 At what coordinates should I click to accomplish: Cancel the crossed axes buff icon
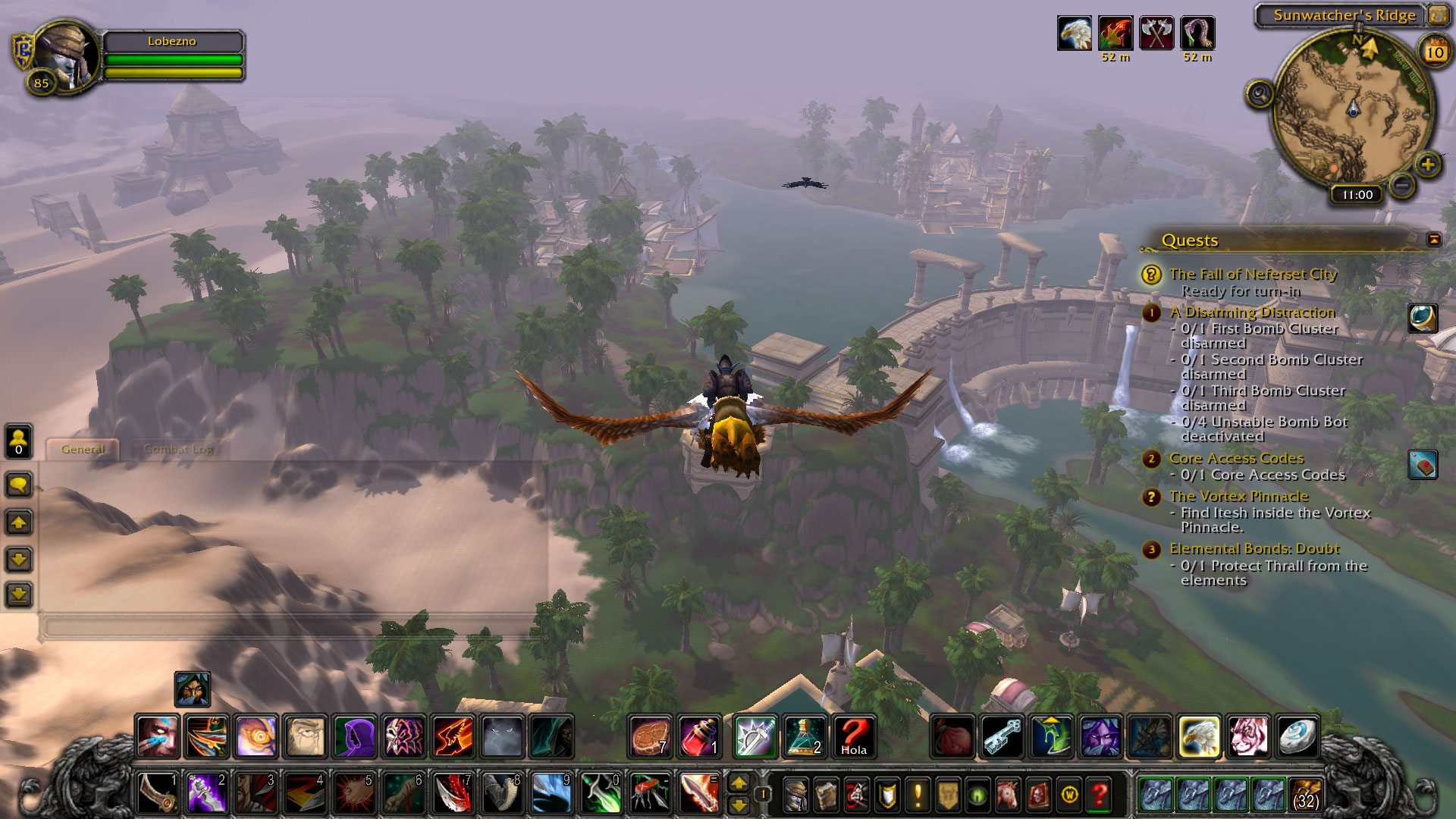click(1156, 33)
